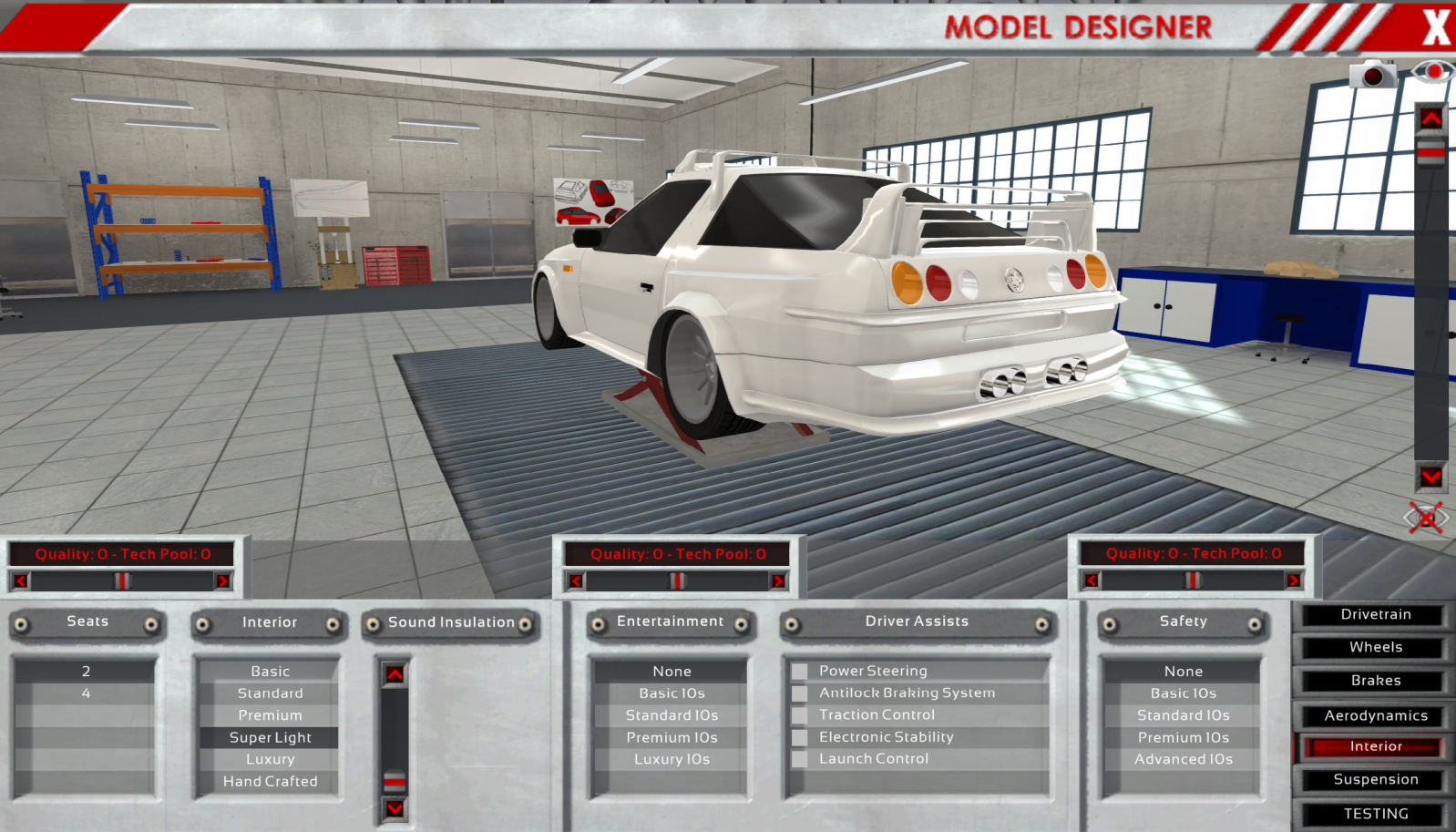Choose Hand Crafted interior
This screenshot has height=832, width=1456.
[270, 781]
